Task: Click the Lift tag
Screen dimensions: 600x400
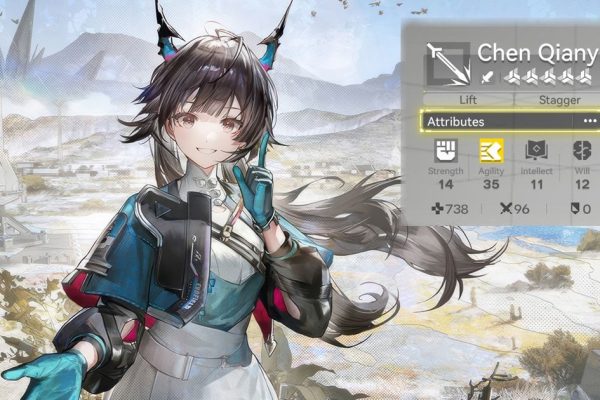Action: coord(469,99)
